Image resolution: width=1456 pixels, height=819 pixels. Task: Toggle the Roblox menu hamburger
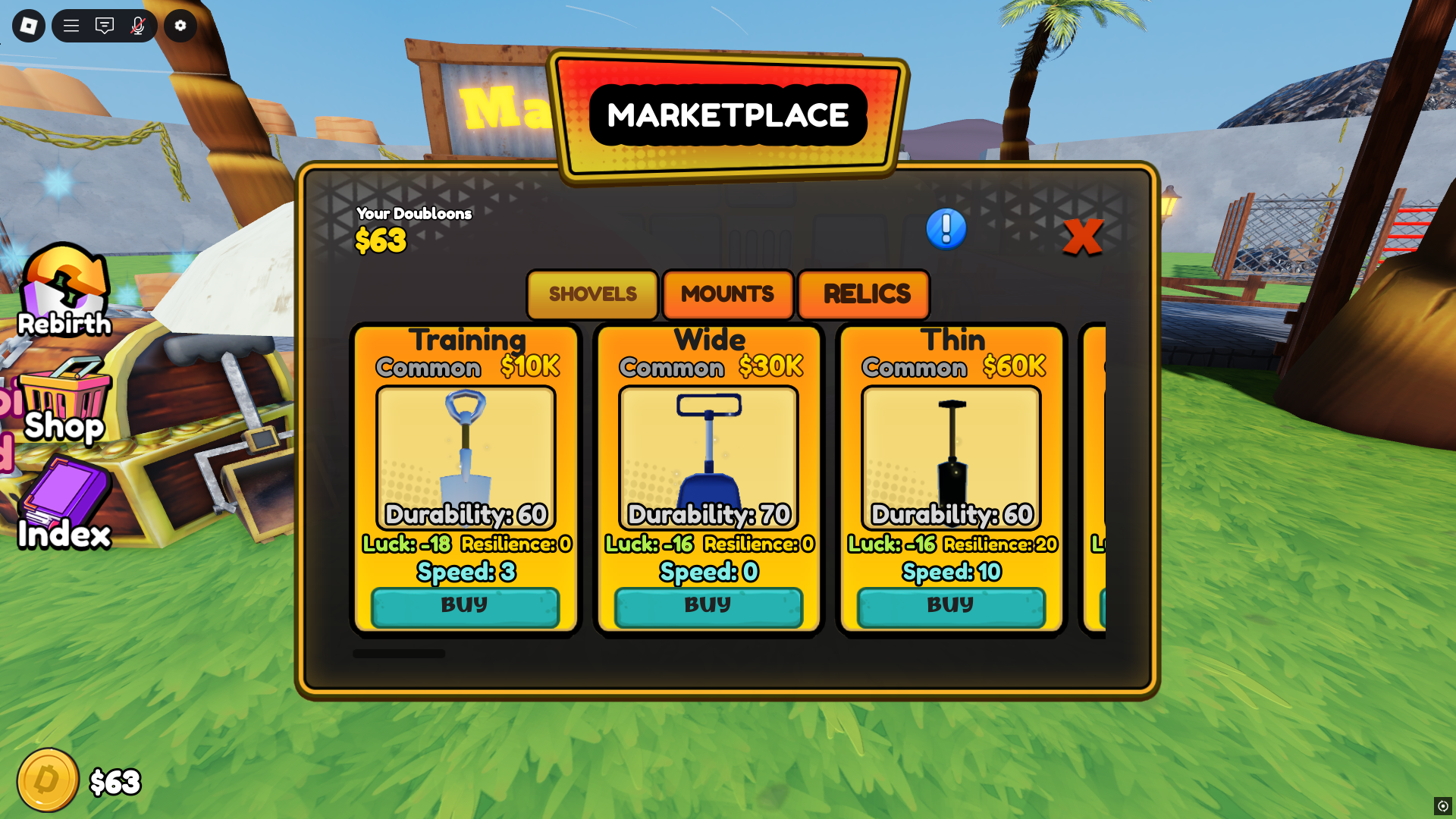point(71,25)
